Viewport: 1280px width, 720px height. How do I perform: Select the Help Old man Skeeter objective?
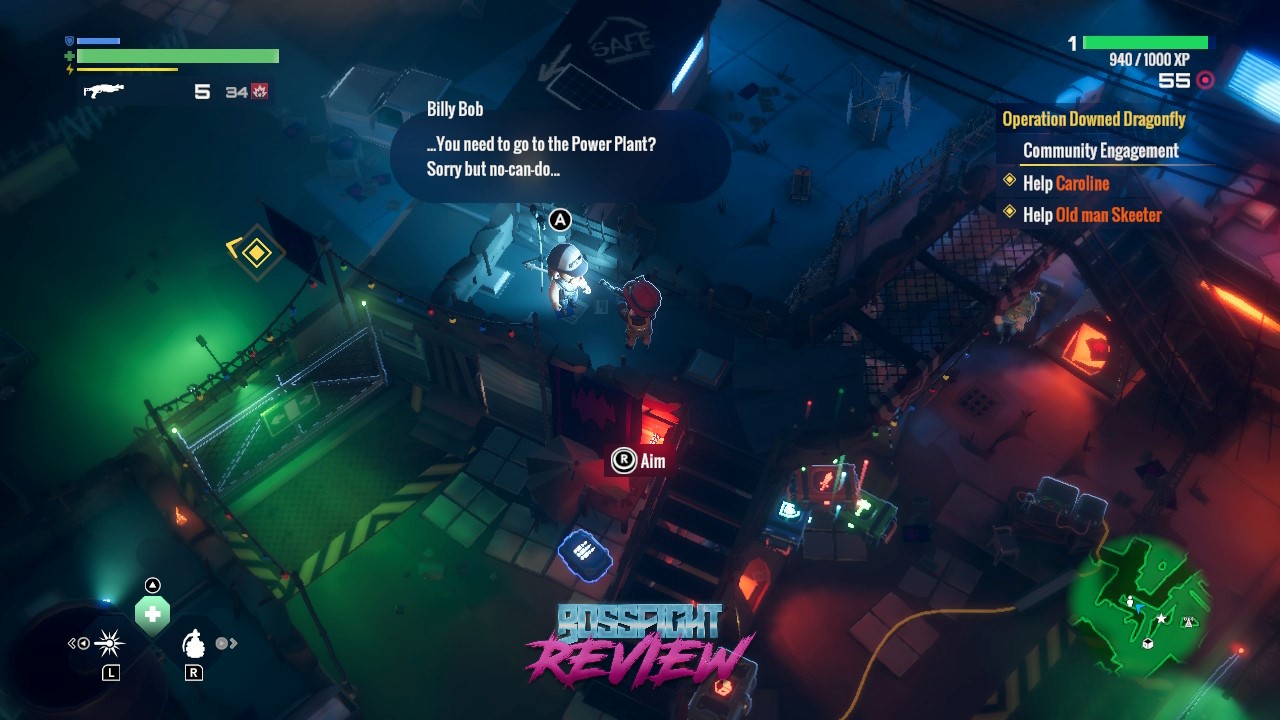[1092, 215]
